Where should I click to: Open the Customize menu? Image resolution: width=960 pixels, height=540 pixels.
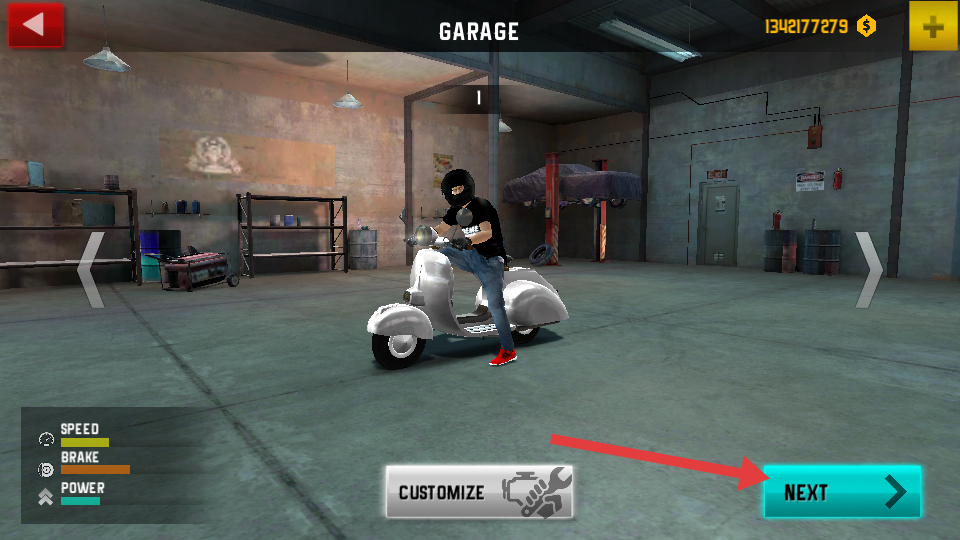pos(480,492)
